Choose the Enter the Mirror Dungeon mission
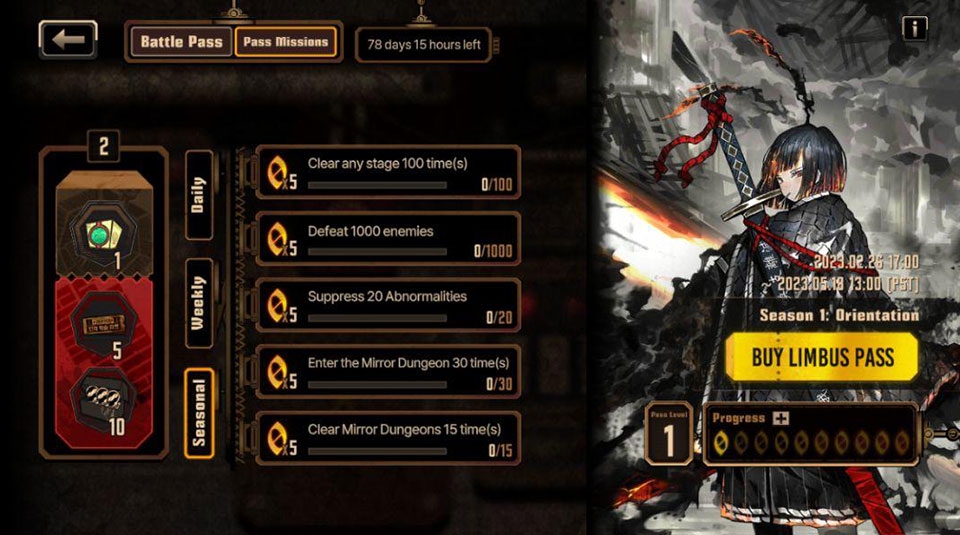 coord(388,372)
